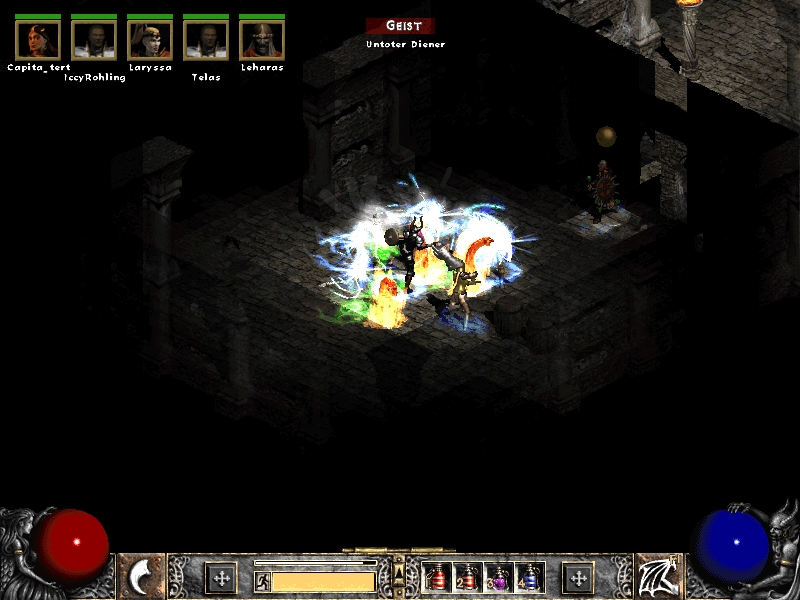Select IccyRohling's party portrait

[94, 39]
